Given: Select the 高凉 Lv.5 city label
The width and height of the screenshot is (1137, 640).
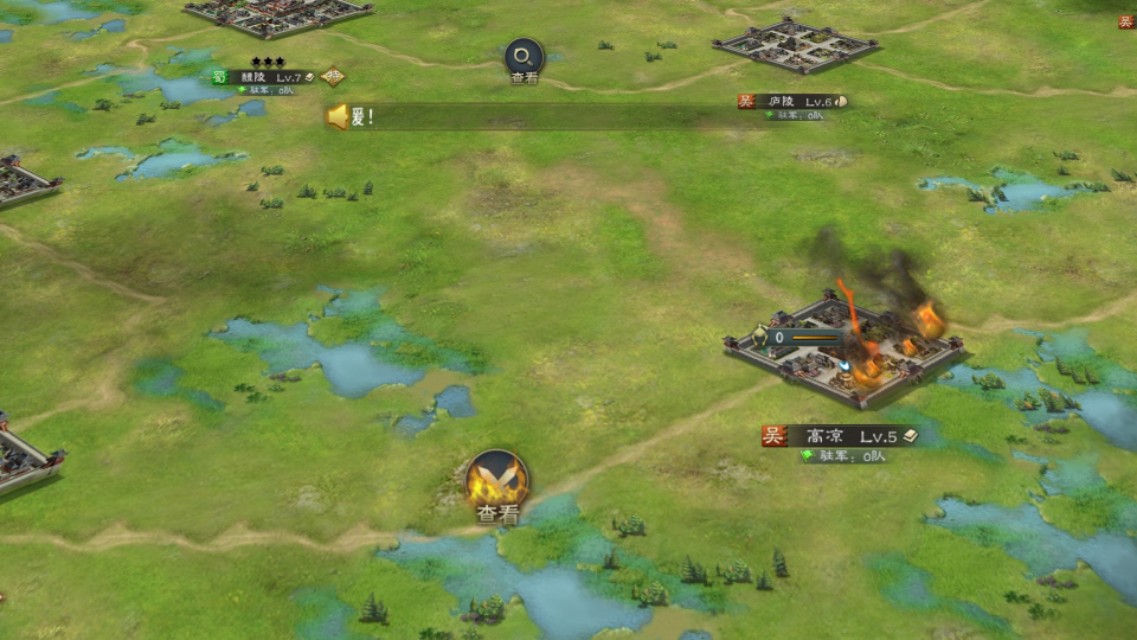Looking at the screenshot, I should (x=840, y=436).
